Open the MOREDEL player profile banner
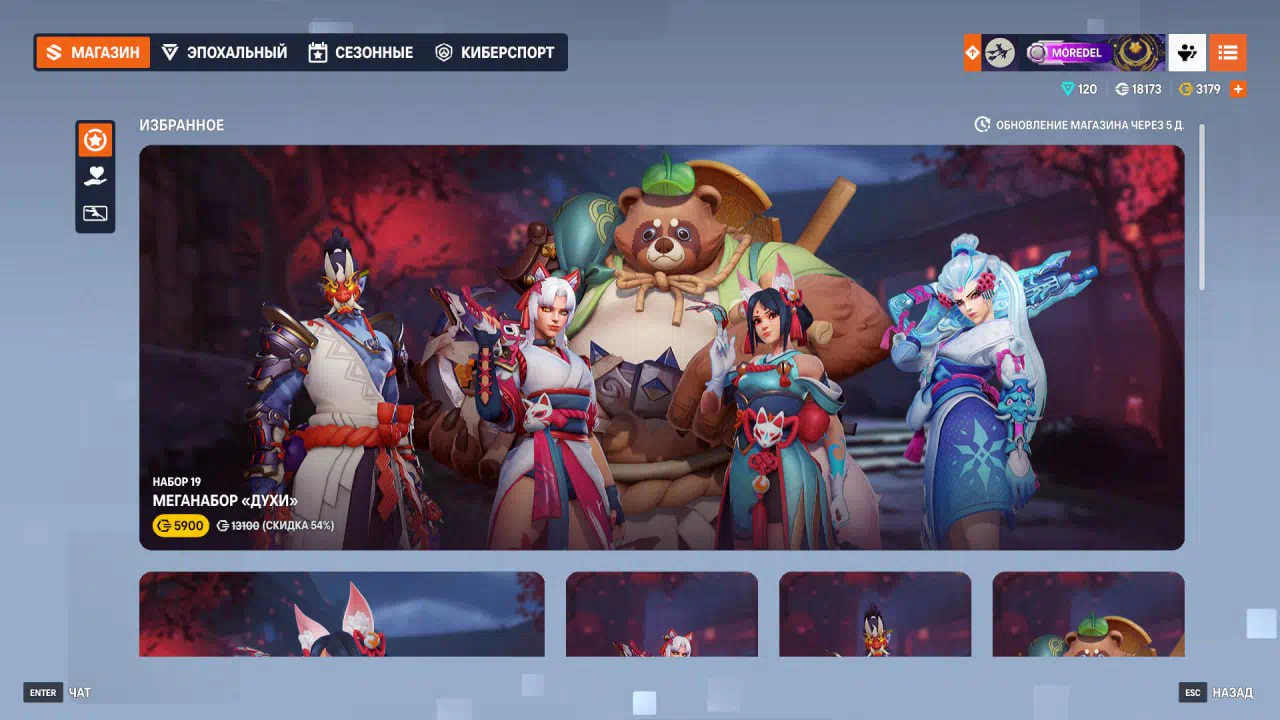The width and height of the screenshot is (1280, 720). (1074, 52)
